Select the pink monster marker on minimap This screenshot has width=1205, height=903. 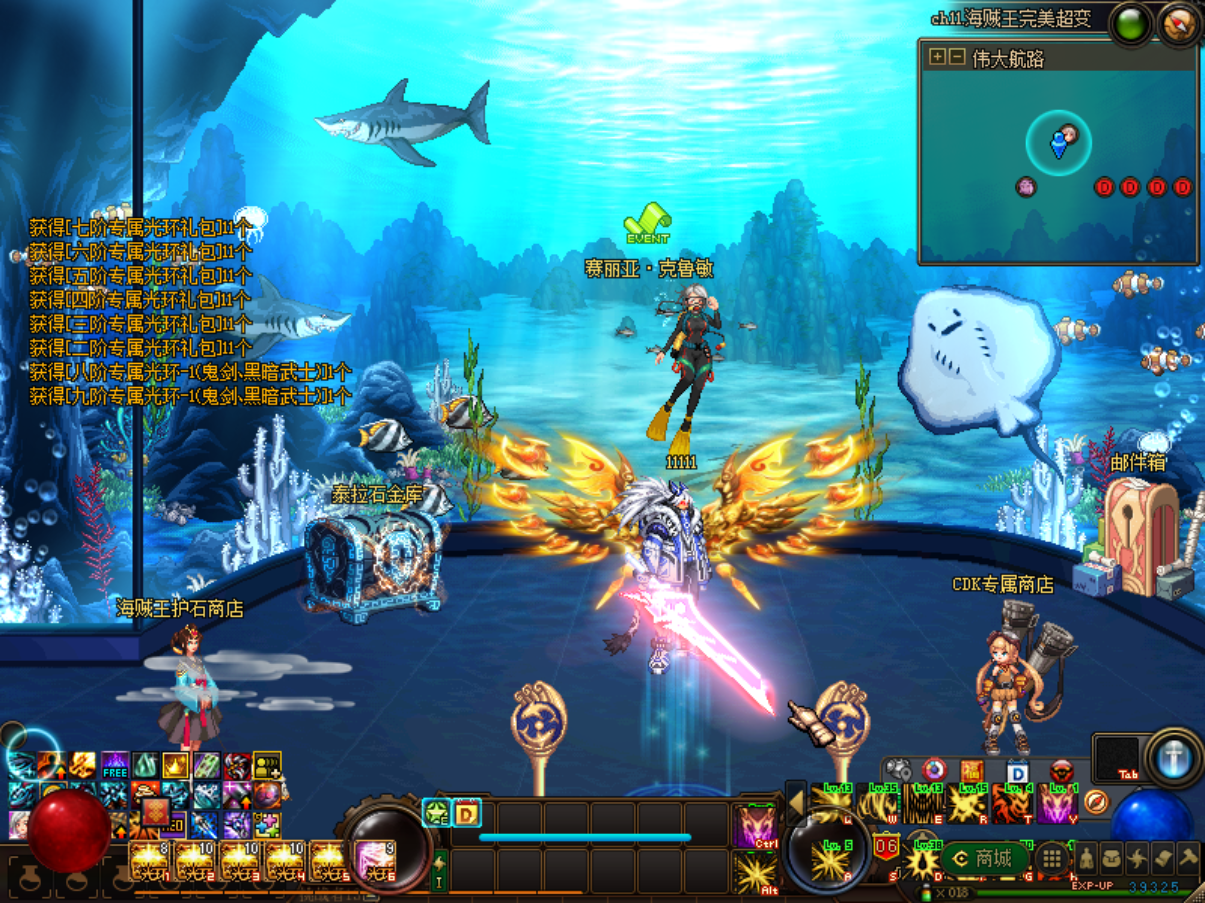pos(1026,187)
